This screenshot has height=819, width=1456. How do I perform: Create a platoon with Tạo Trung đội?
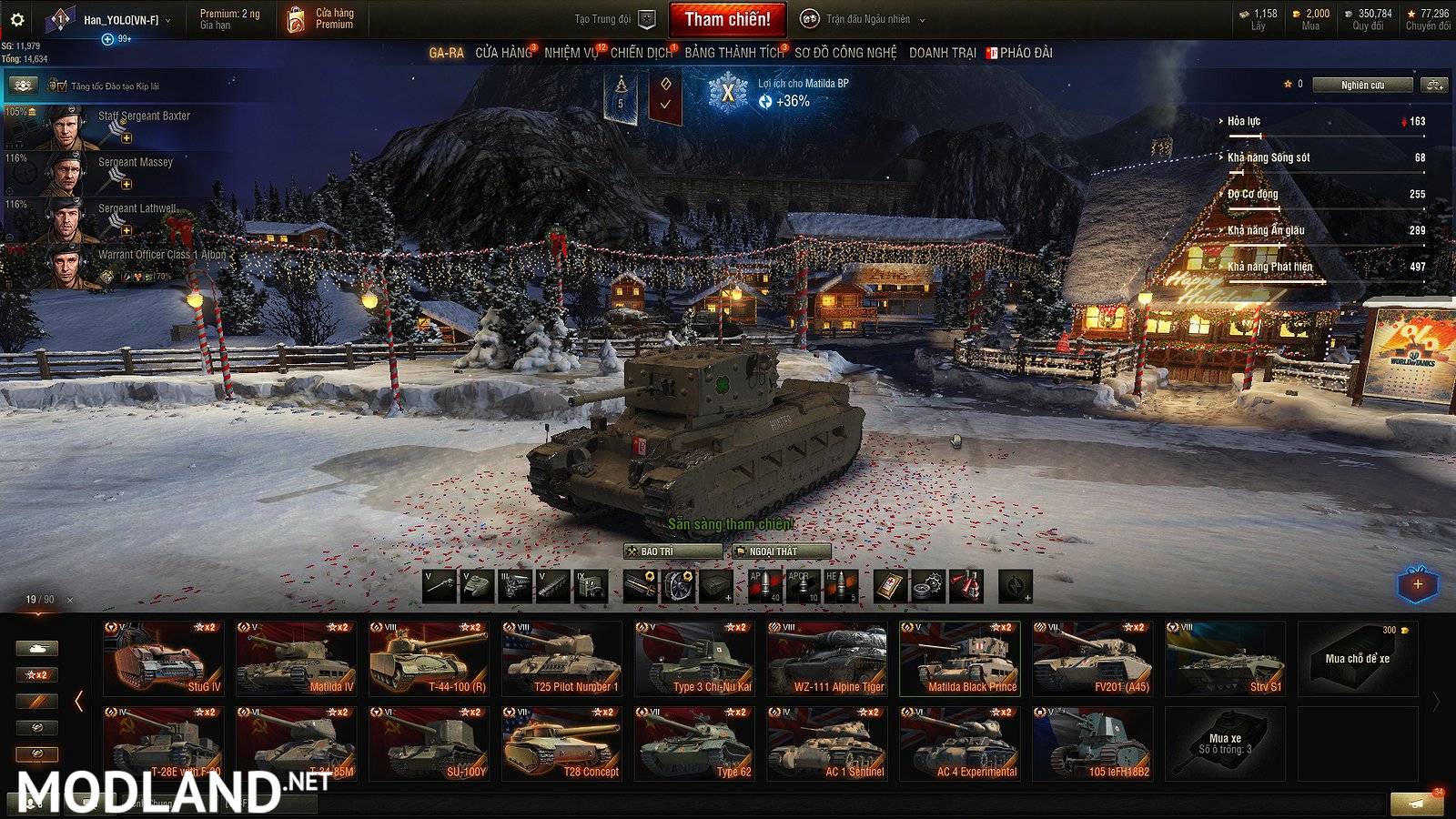tap(613, 19)
